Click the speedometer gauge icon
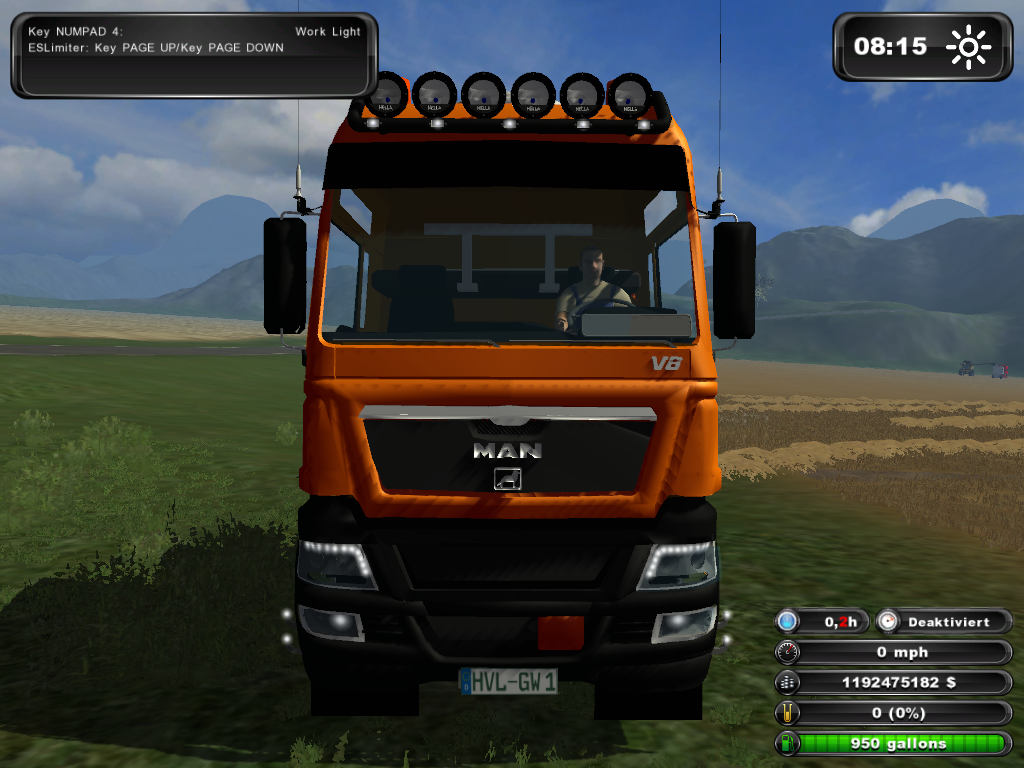This screenshot has width=1024, height=768. [x=788, y=653]
